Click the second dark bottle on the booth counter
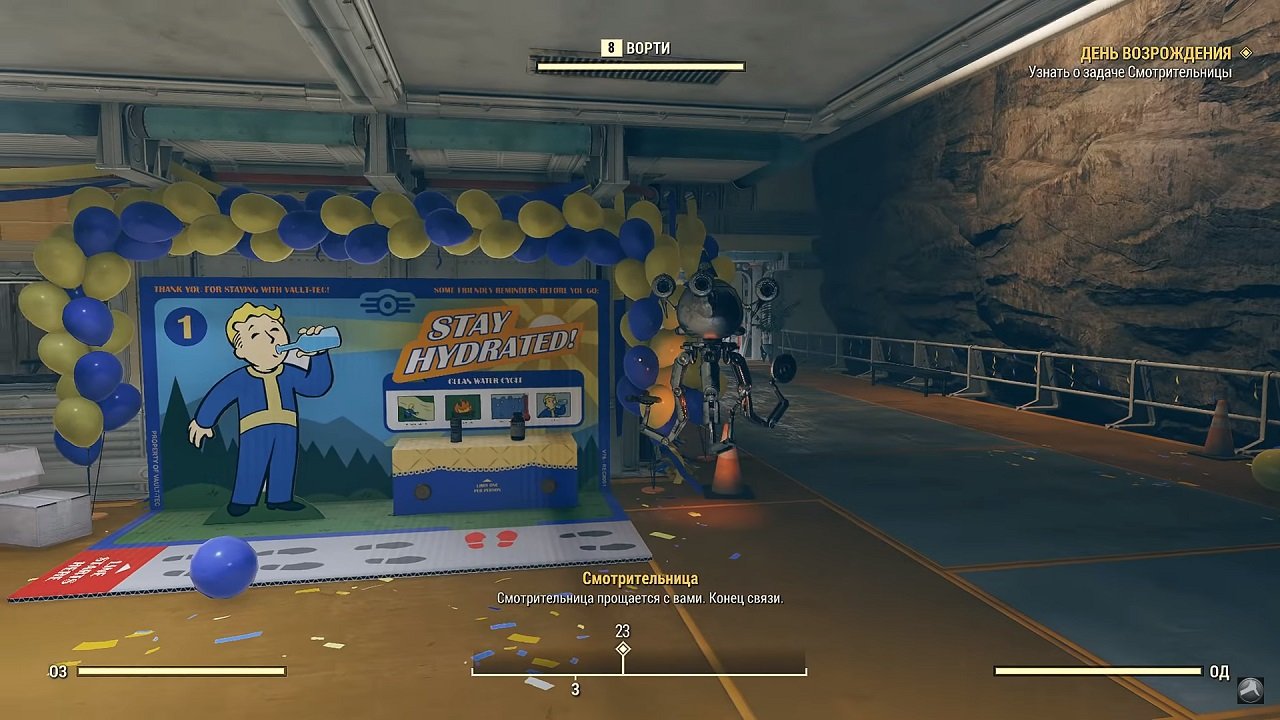Viewport: 1280px width, 720px height. pyautogui.click(x=517, y=425)
